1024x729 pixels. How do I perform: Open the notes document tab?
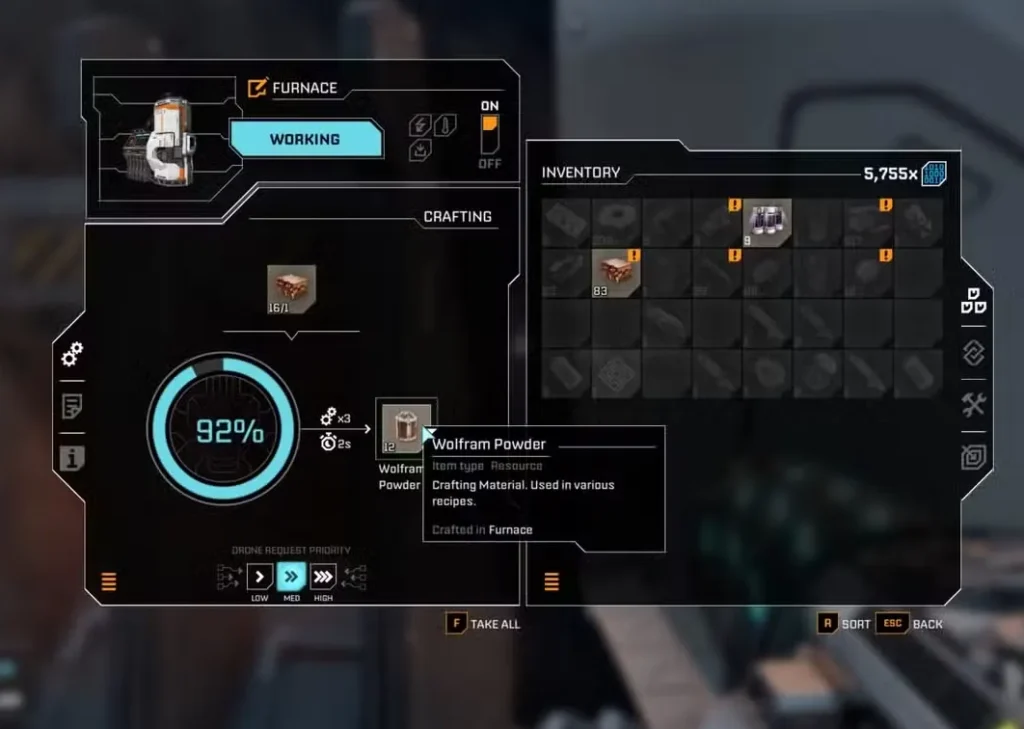pos(72,406)
